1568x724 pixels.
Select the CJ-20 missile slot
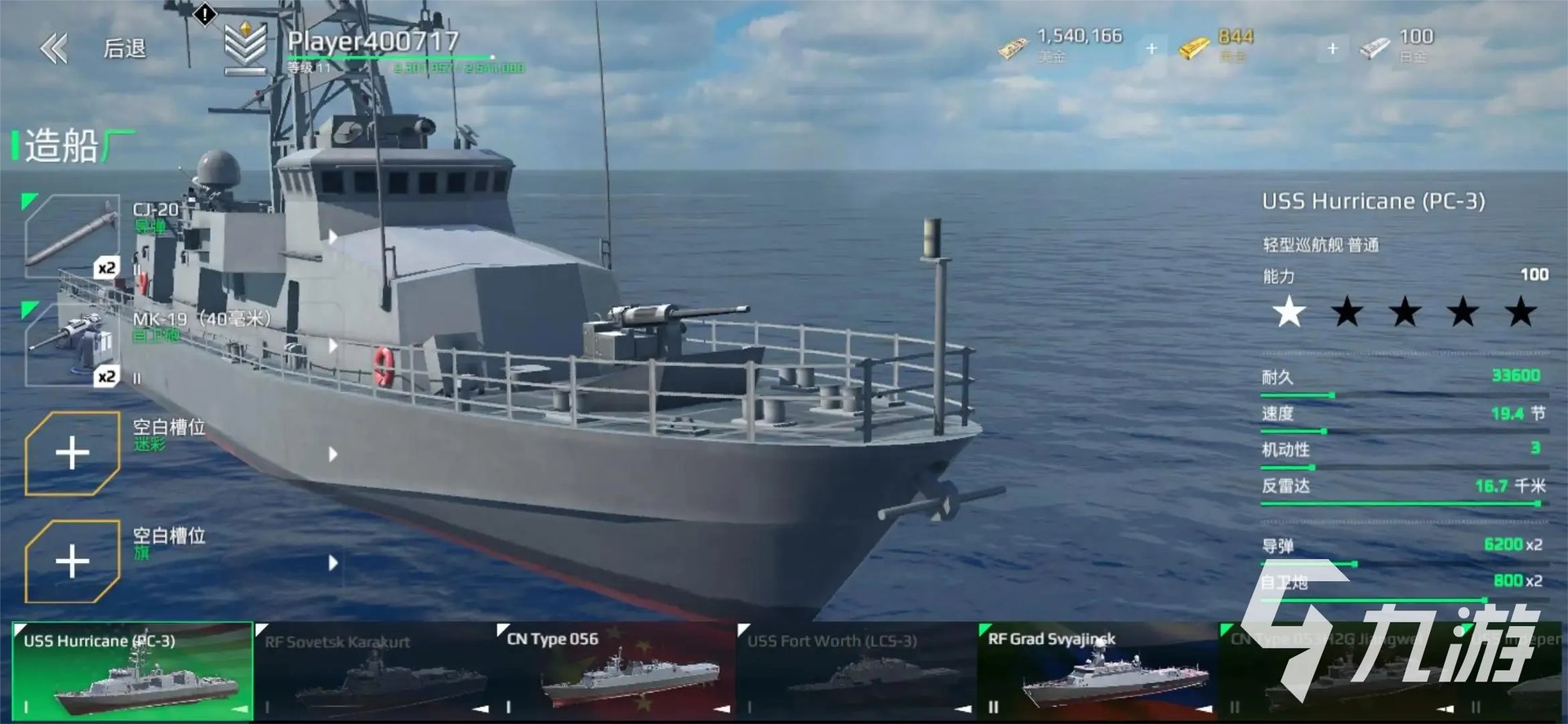pos(73,237)
